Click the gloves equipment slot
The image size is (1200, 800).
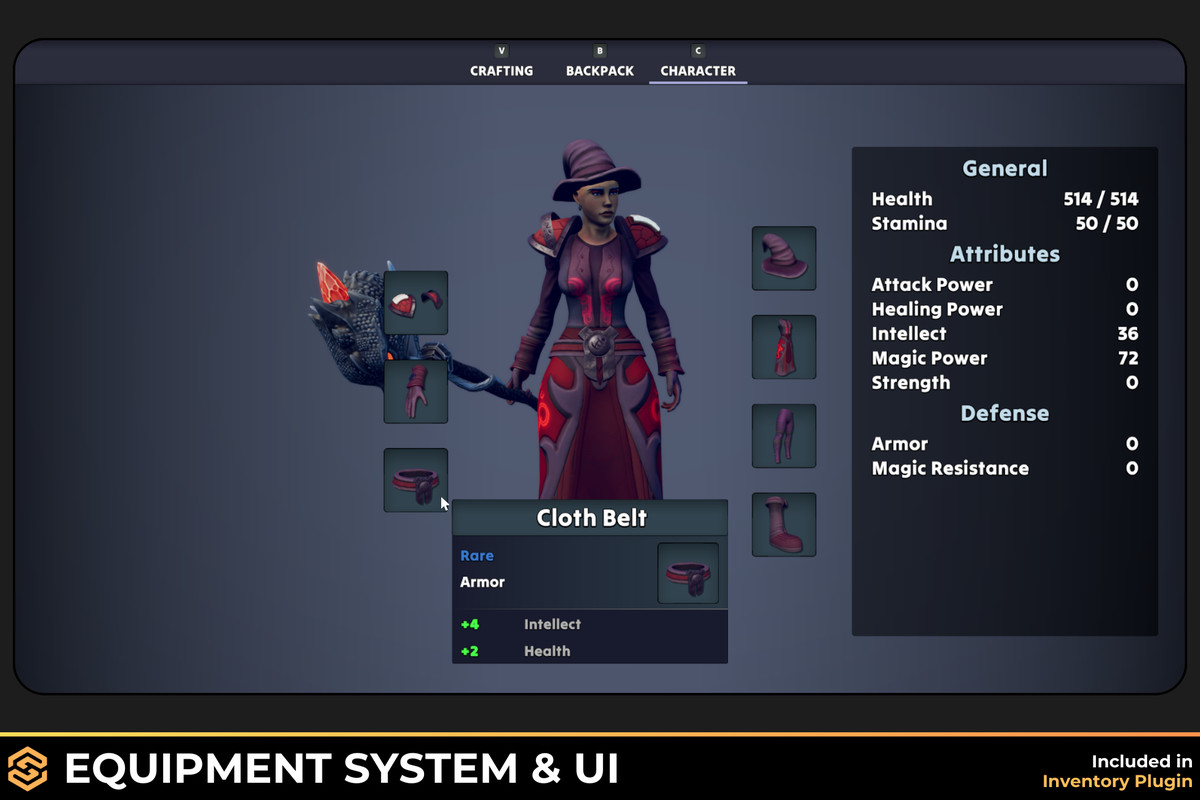point(416,391)
